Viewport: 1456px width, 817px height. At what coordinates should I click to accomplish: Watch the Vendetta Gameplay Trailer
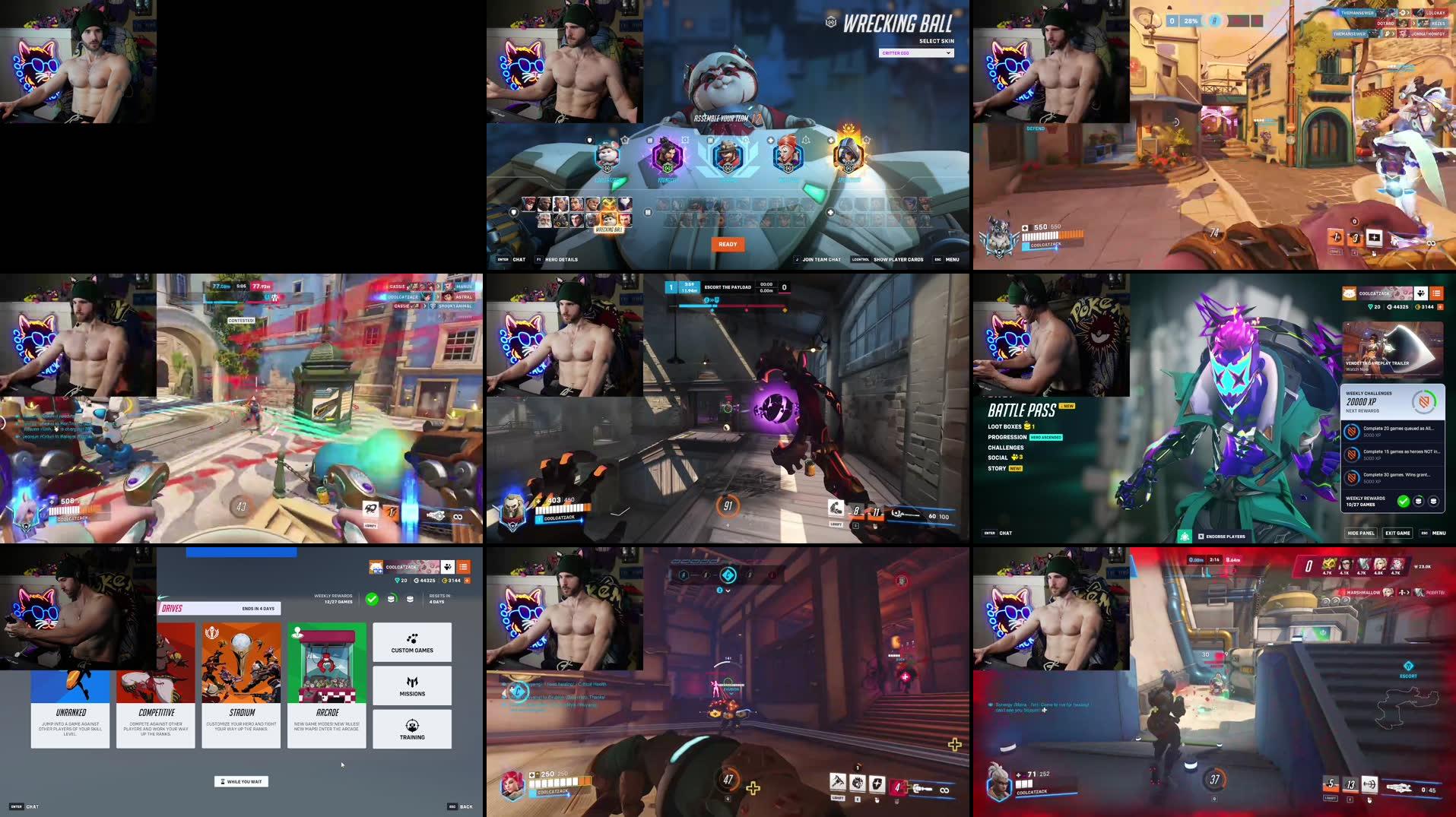1394,350
